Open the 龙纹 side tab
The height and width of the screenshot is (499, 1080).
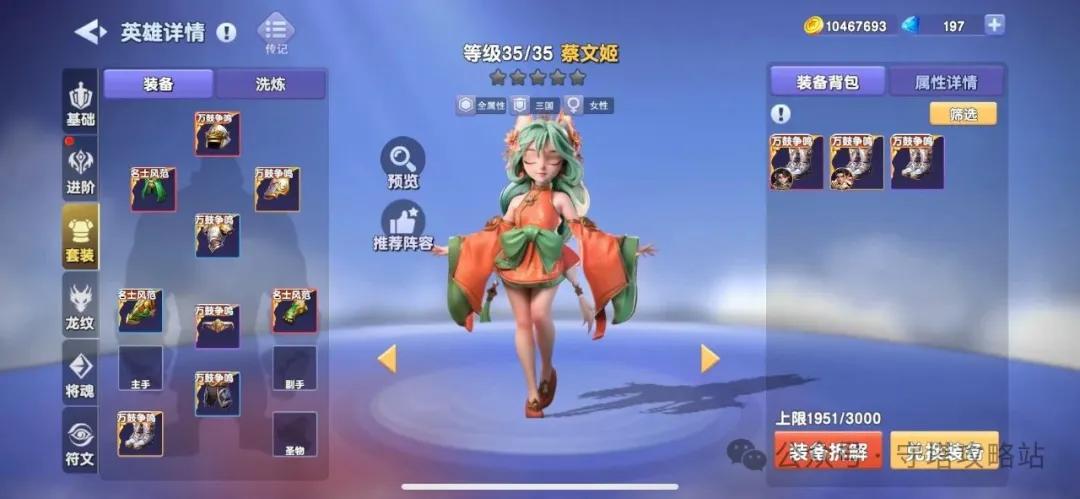pos(80,305)
